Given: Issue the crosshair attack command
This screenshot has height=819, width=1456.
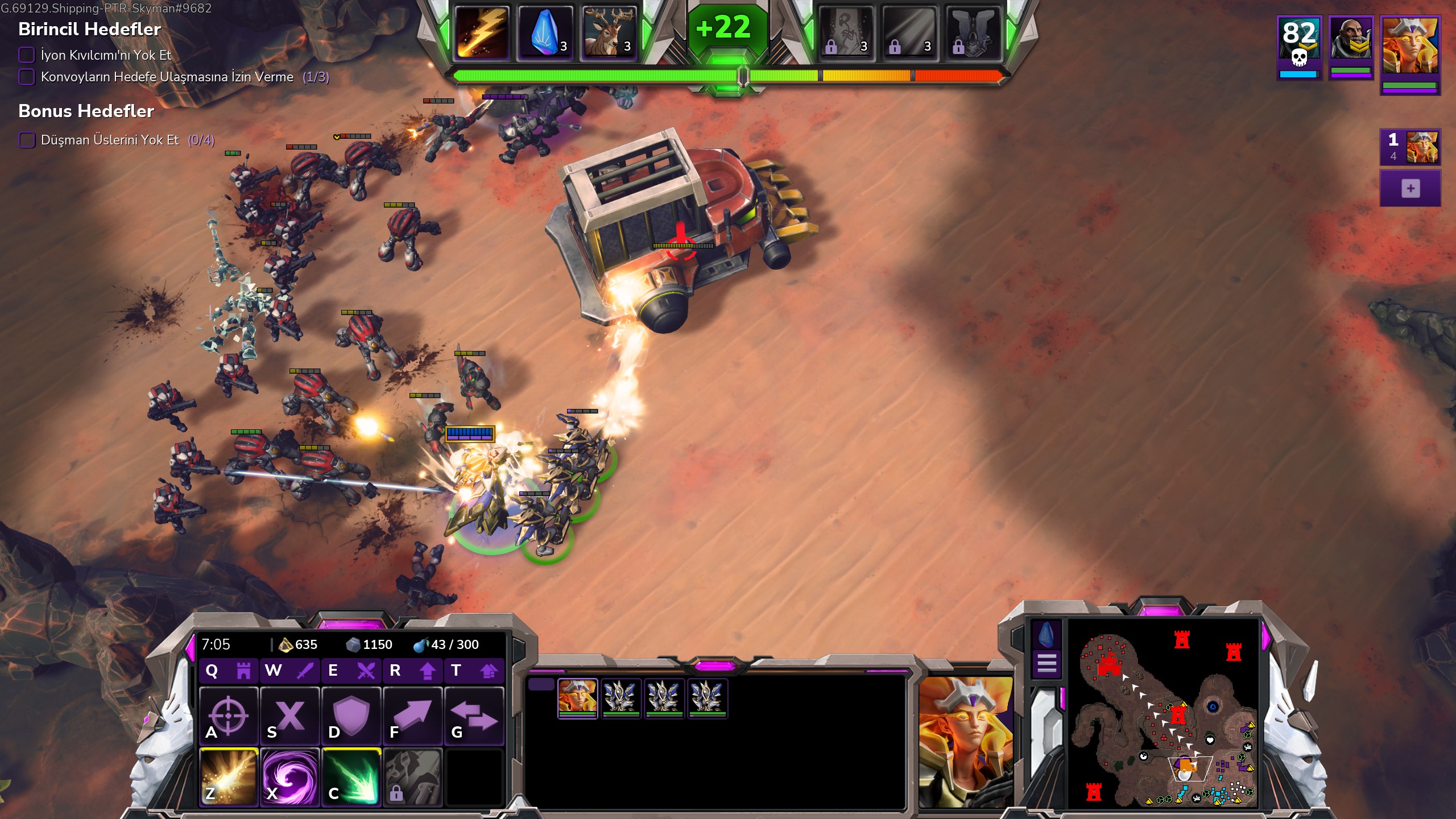Looking at the screenshot, I should pos(229,717).
